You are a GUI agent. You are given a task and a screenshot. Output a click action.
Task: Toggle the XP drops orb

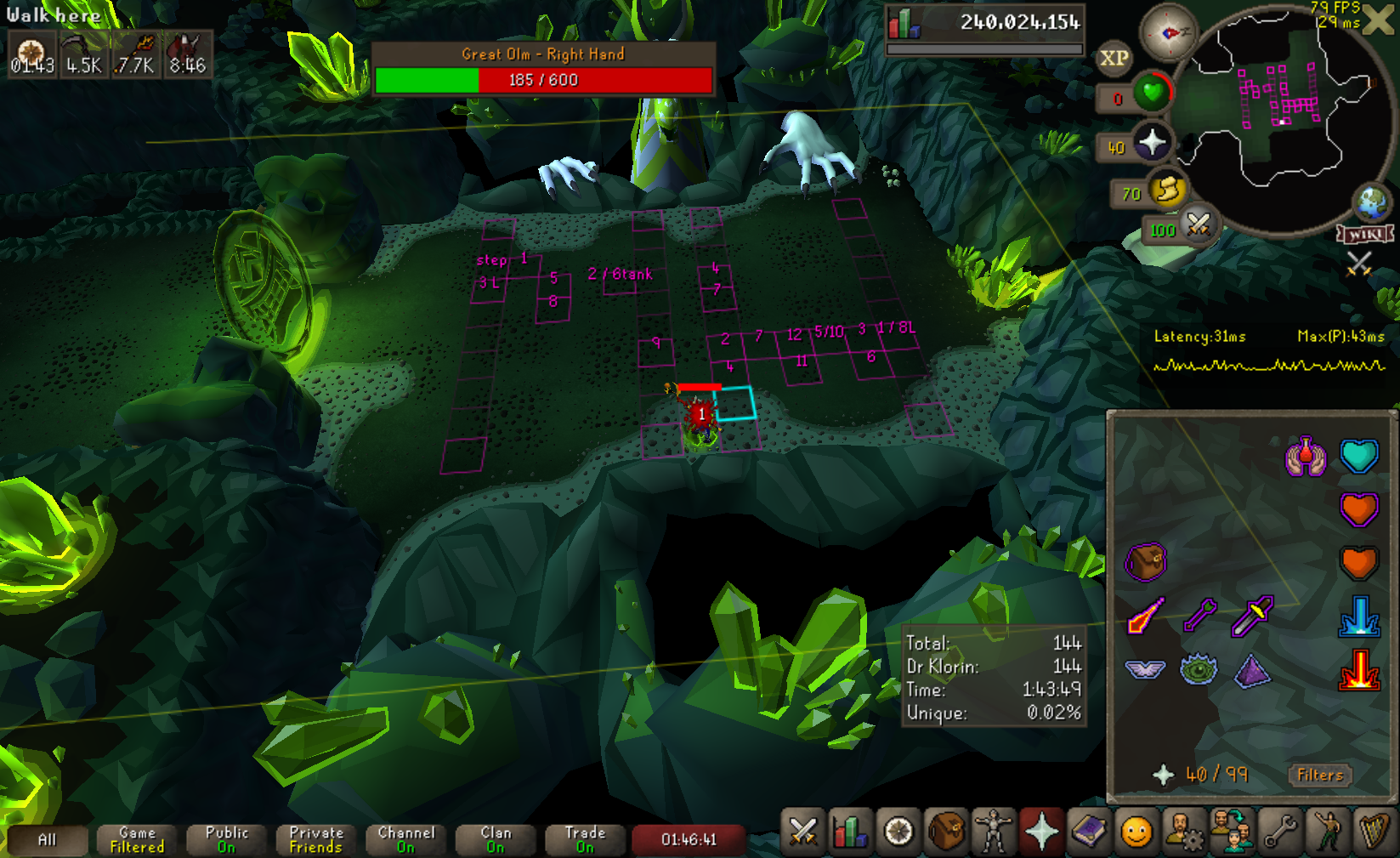click(x=1114, y=59)
